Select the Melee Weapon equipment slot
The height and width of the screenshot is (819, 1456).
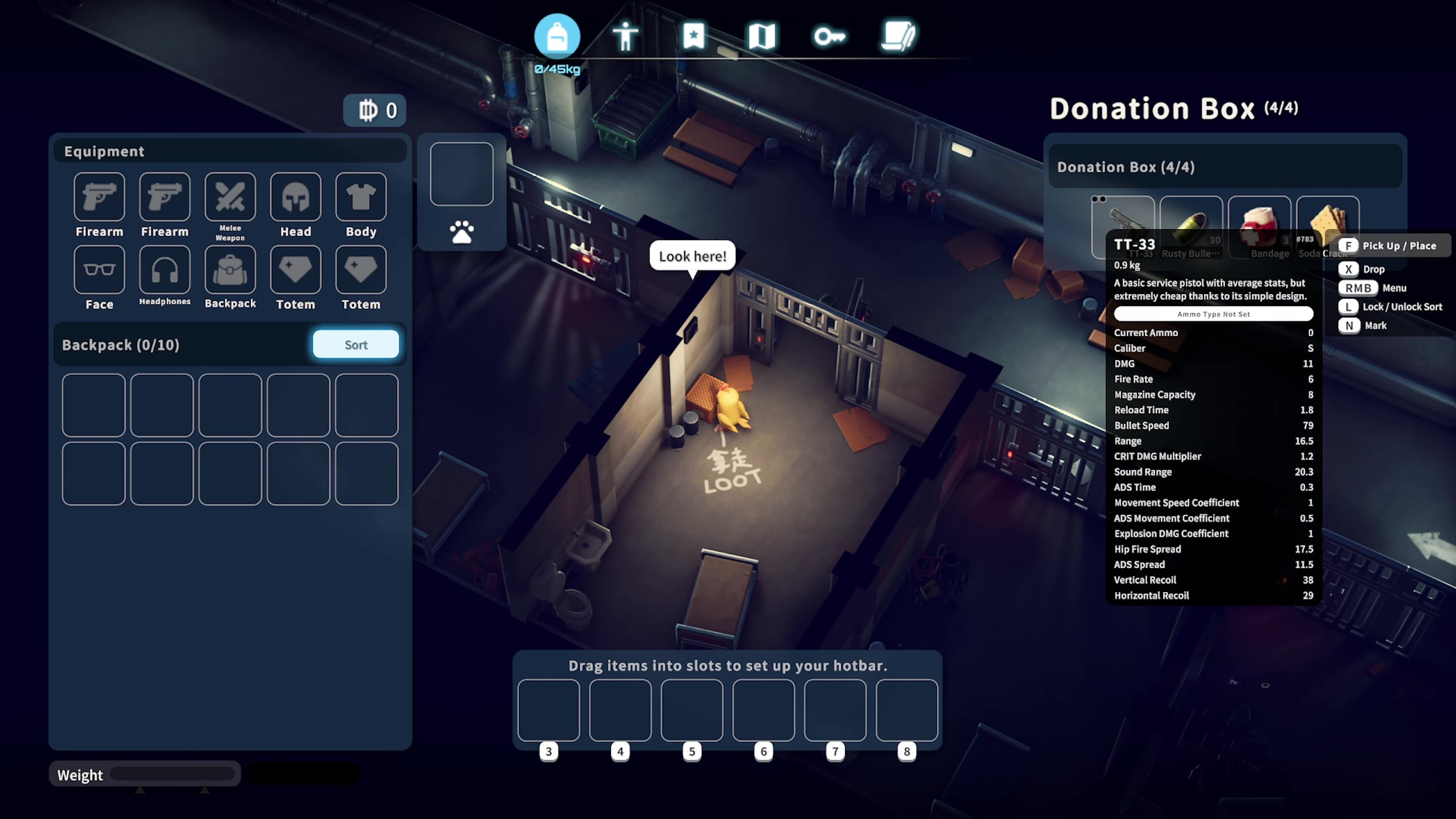230,197
